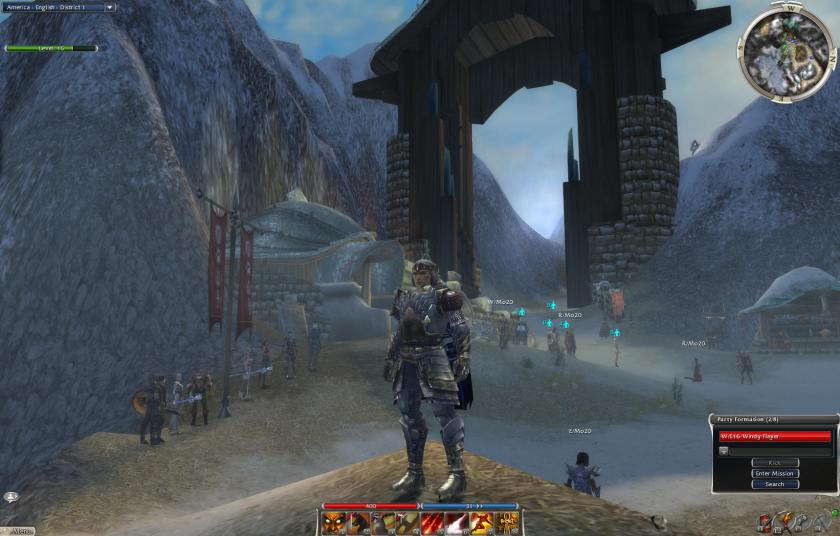Activate the first skill with glowing-eyed face

pyautogui.click(x=334, y=522)
